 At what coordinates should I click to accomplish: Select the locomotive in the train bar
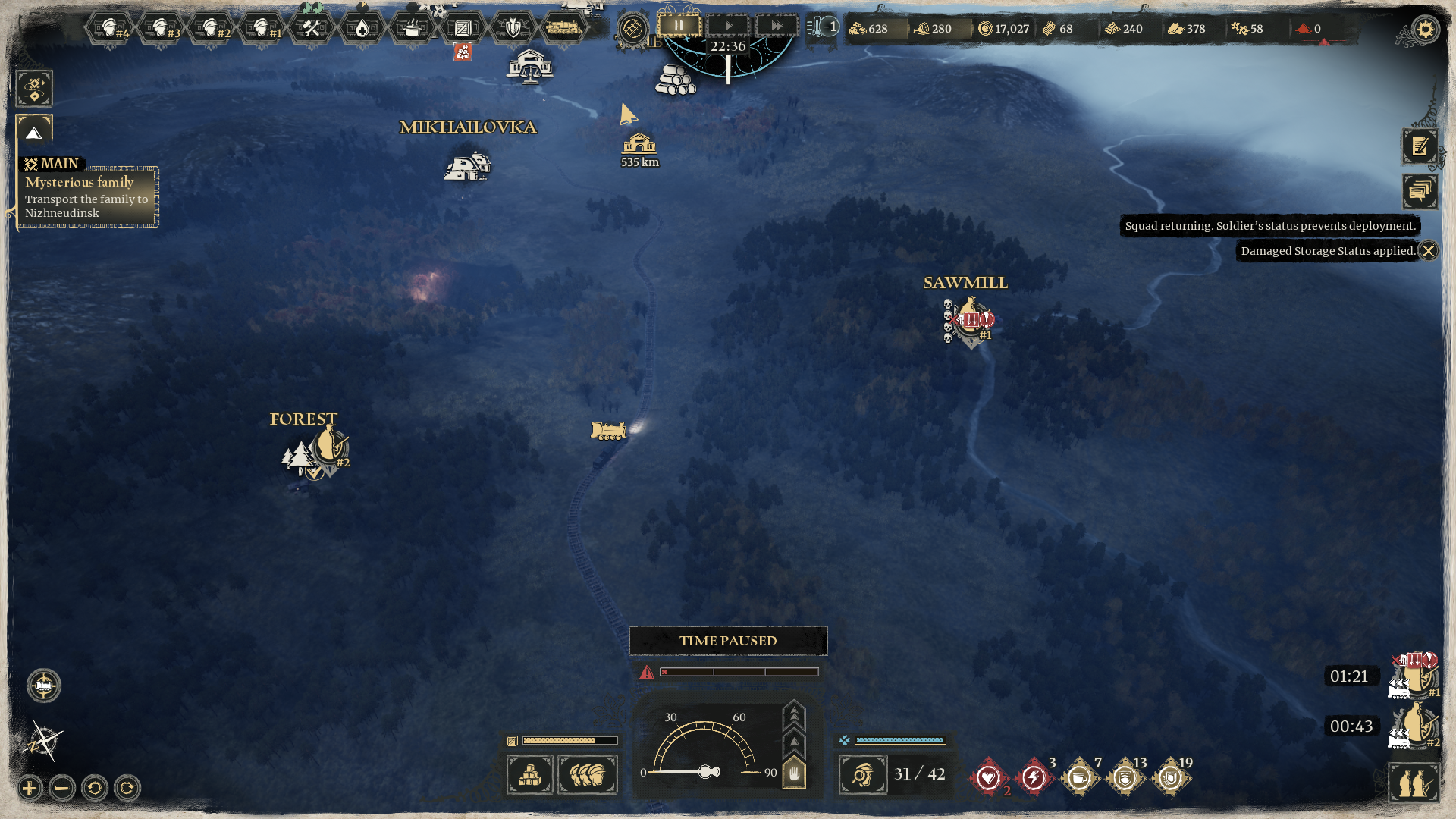click(x=563, y=28)
